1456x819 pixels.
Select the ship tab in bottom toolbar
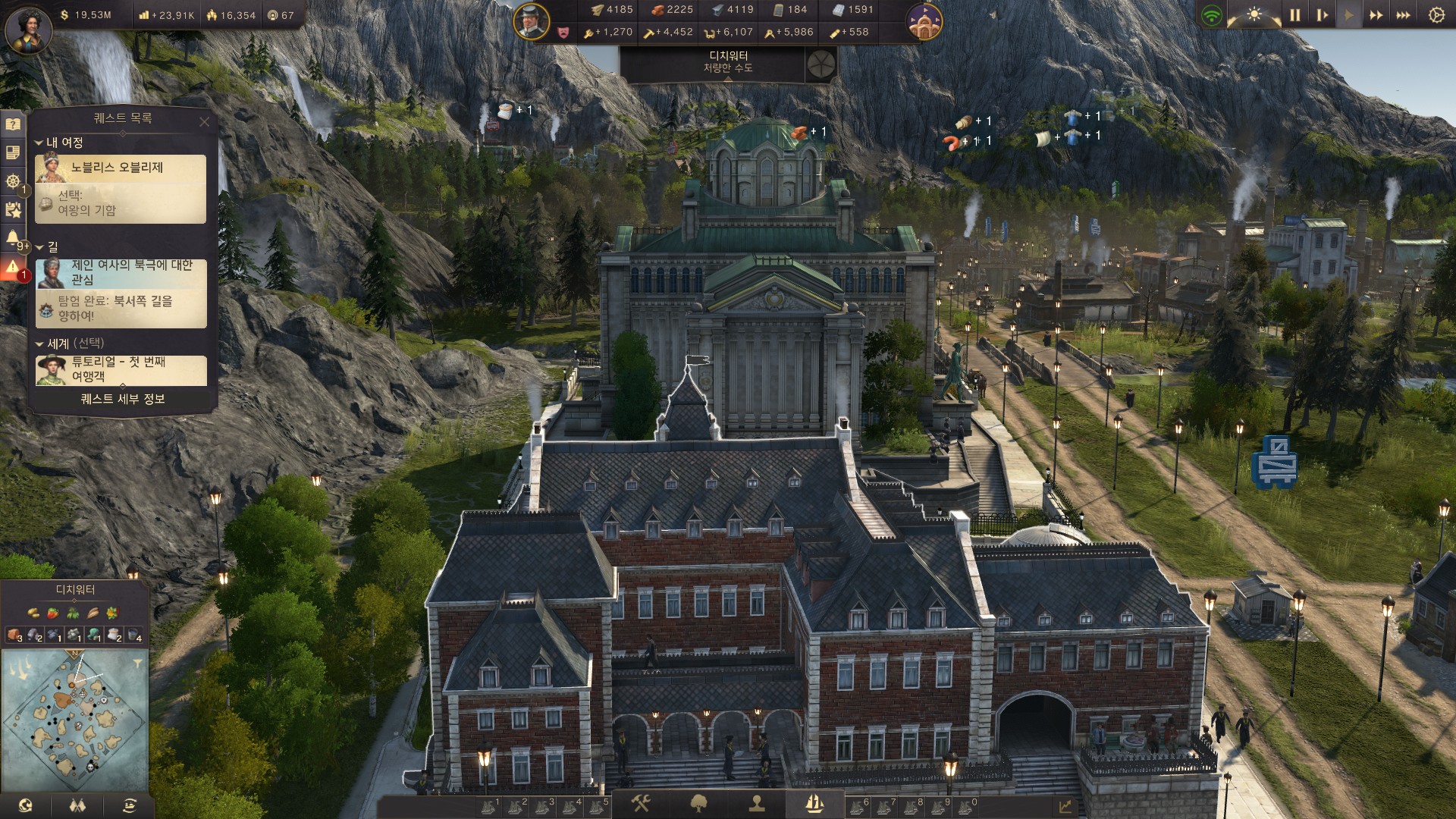tap(814, 803)
